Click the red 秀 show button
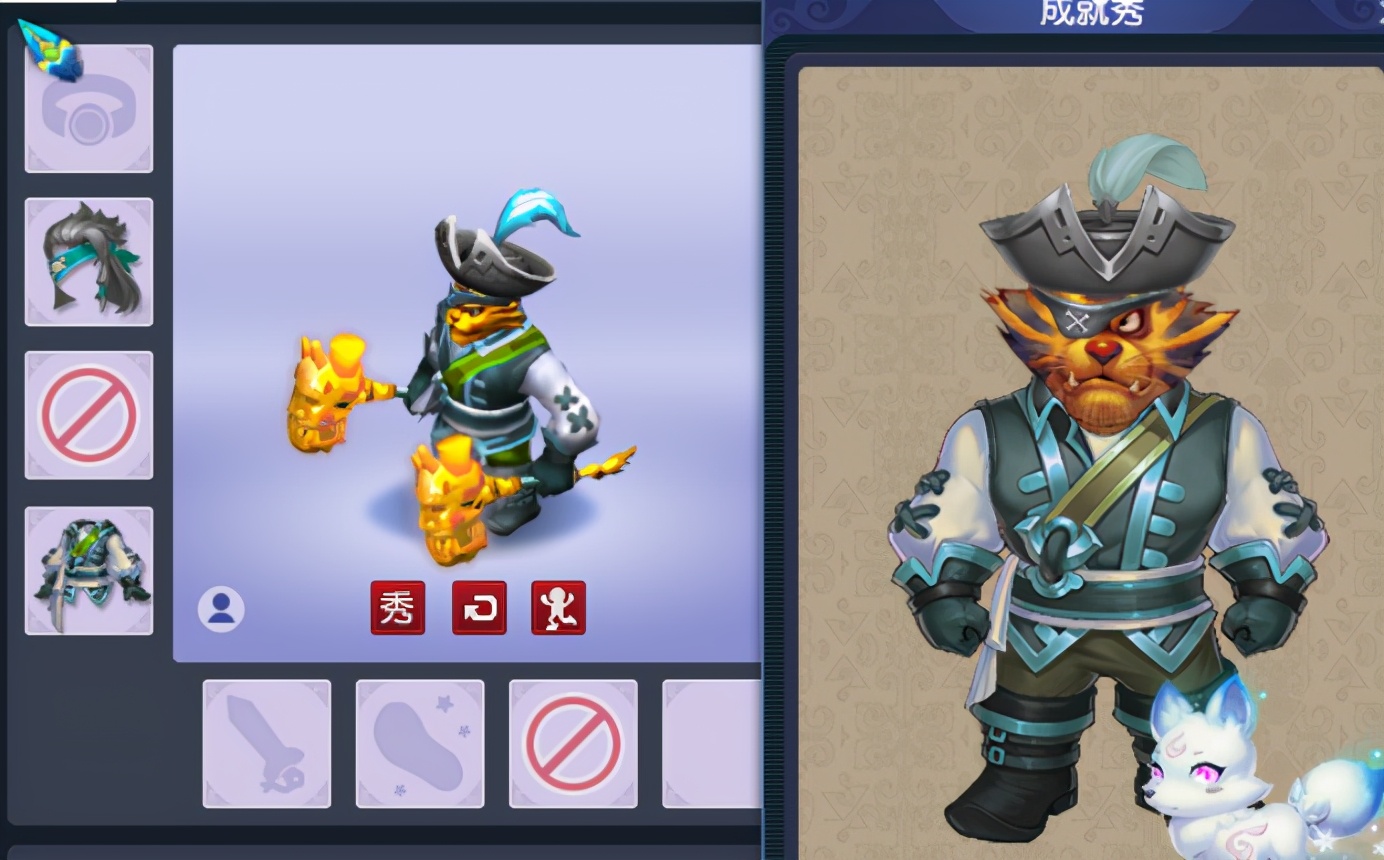The image size is (1384, 860). [398, 607]
